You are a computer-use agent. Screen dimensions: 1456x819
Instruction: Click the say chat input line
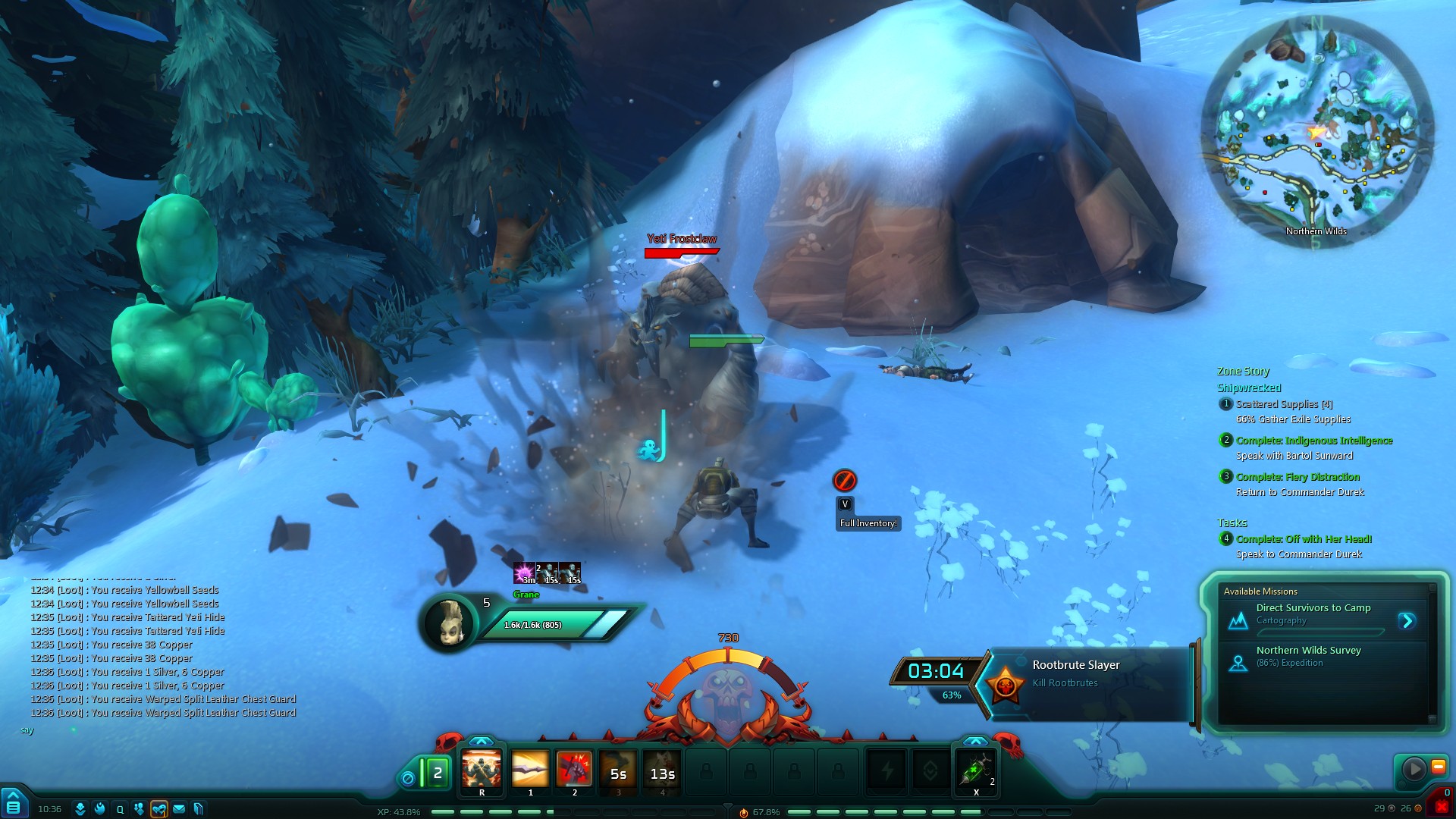coord(152,730)
